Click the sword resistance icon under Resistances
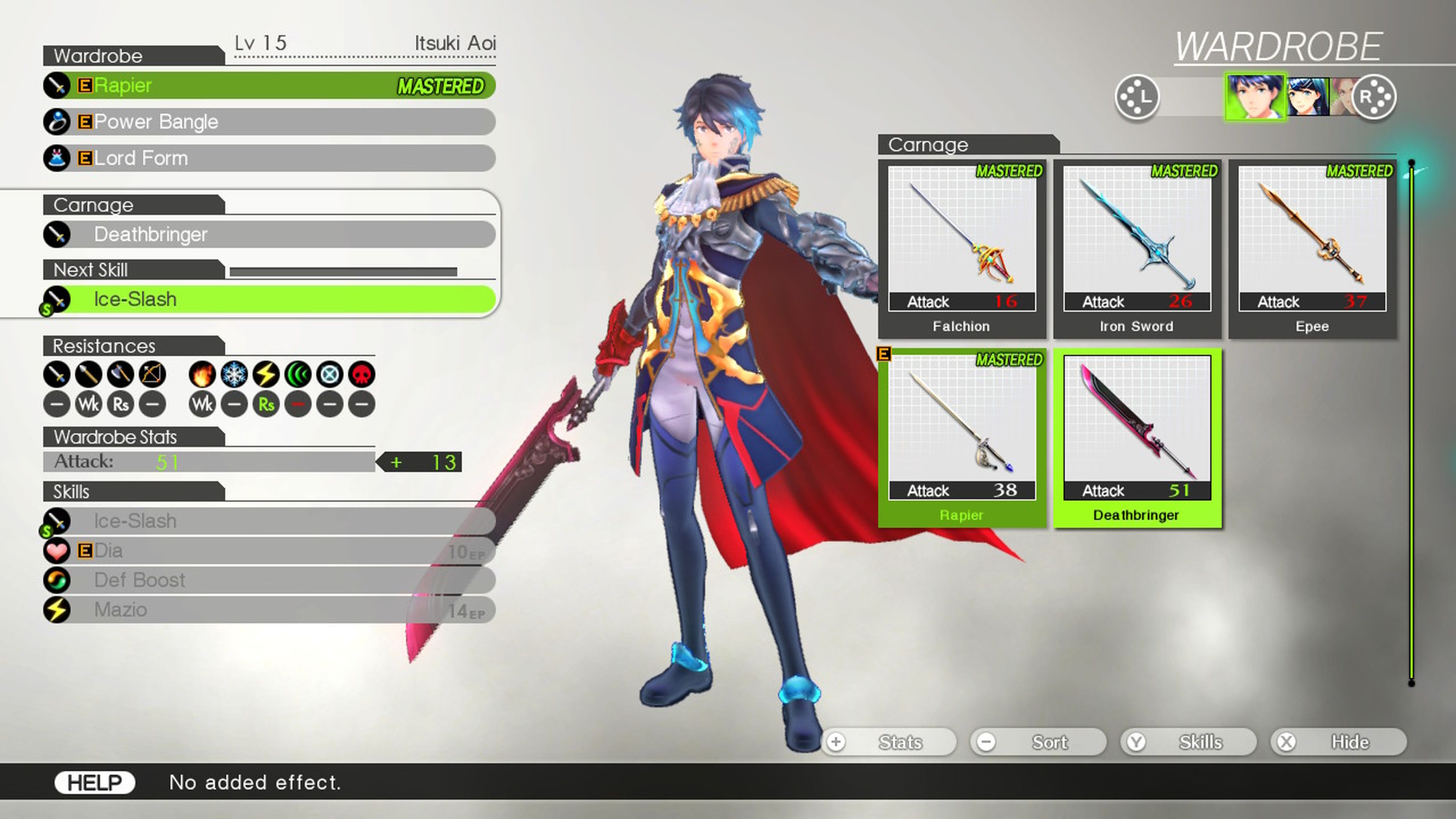The height and width of the screenshot is (819, 1456). [x=57, y=374]
